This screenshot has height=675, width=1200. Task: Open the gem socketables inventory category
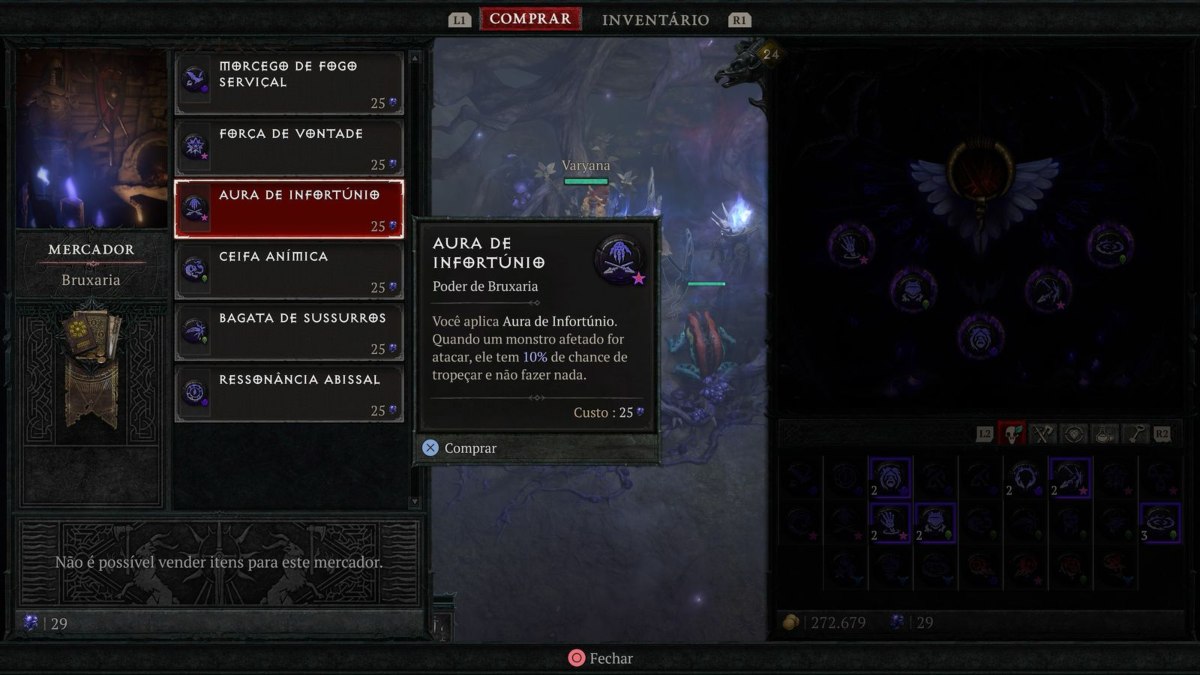(1075, 434)
